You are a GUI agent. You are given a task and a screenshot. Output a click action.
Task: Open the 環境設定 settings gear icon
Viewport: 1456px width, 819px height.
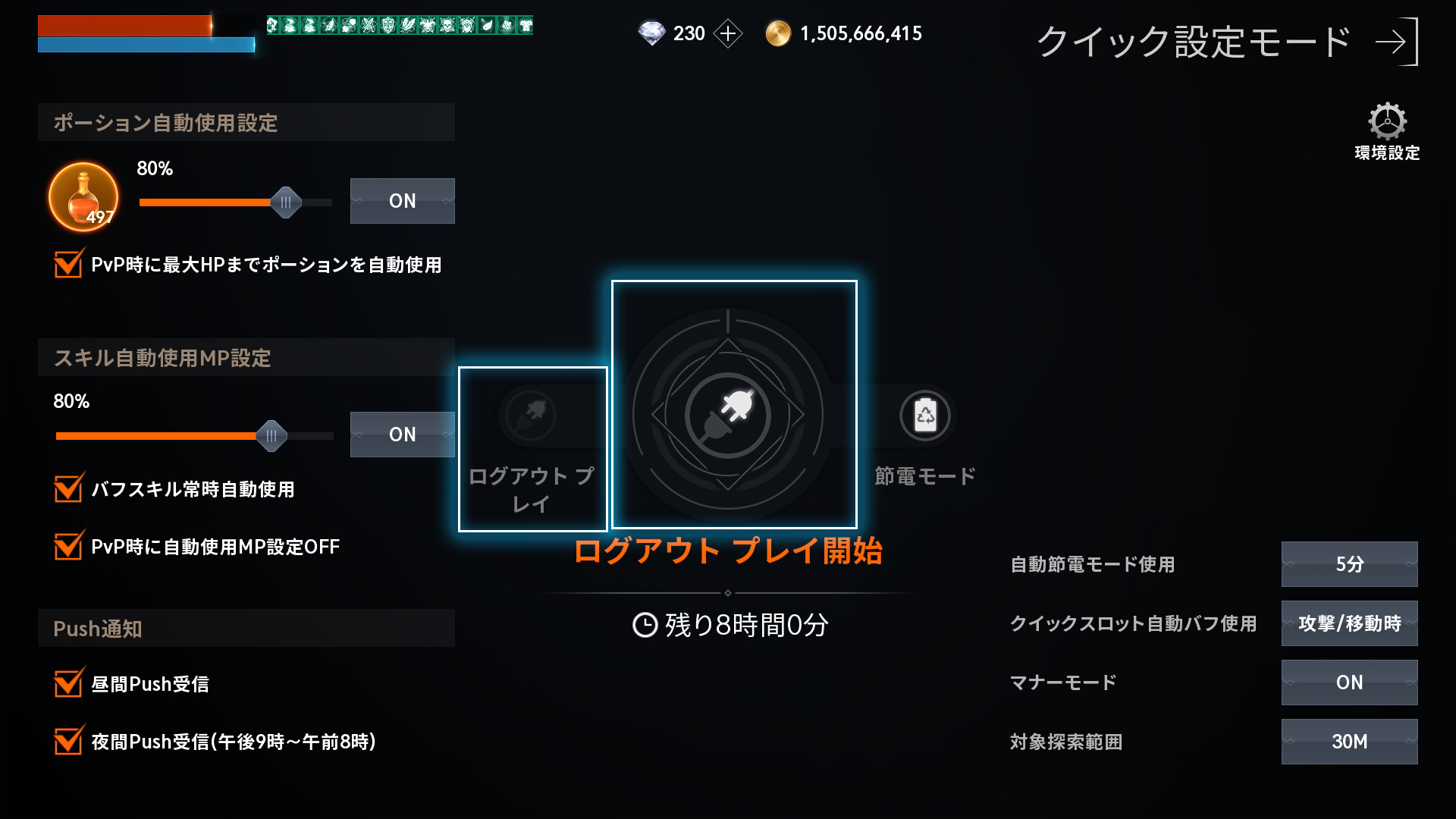[1389, 120]
